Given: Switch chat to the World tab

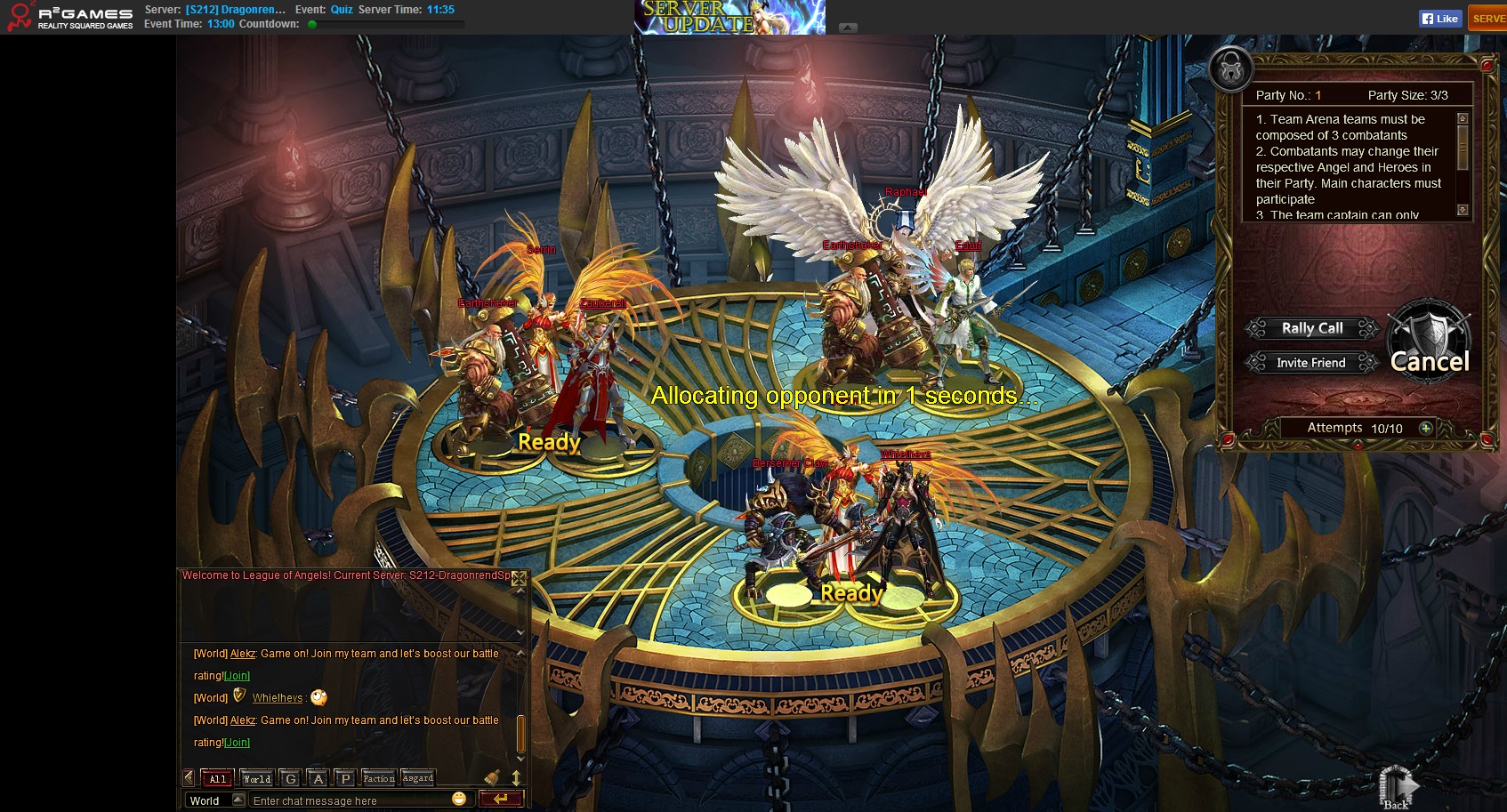Looking at the screenshot, I should tap(257, 778).
